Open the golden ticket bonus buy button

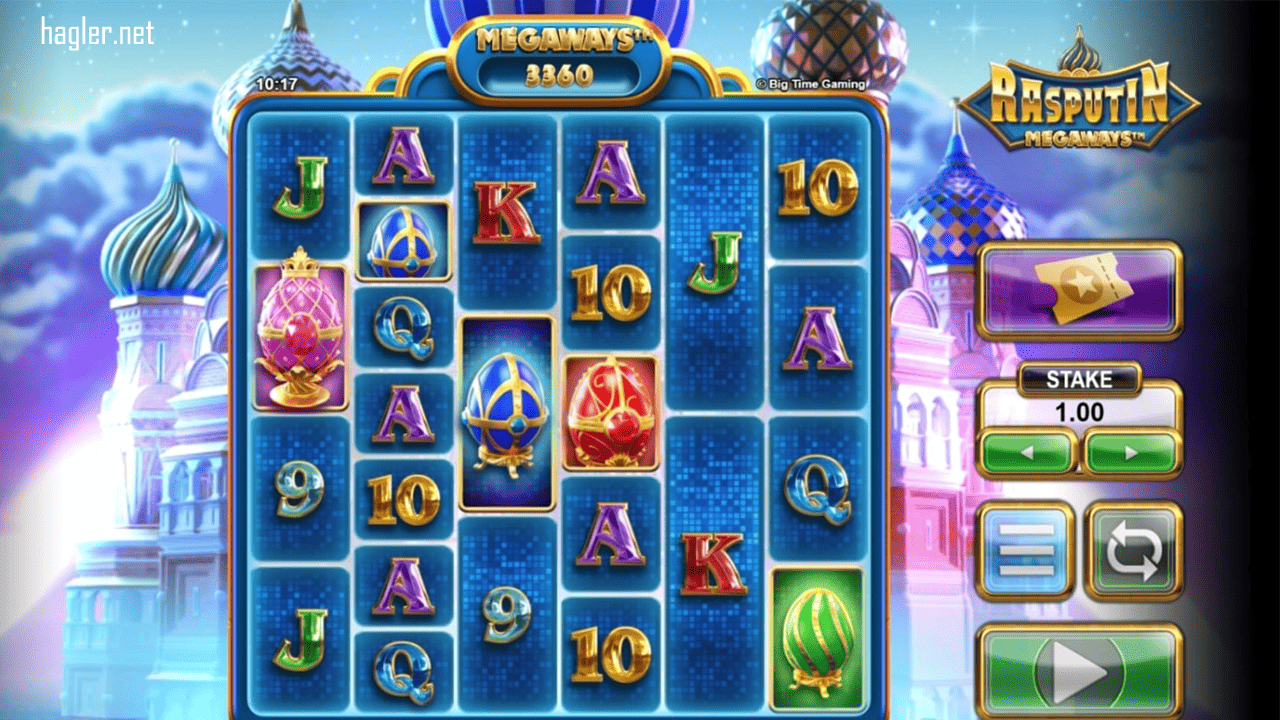[1080, 290]
